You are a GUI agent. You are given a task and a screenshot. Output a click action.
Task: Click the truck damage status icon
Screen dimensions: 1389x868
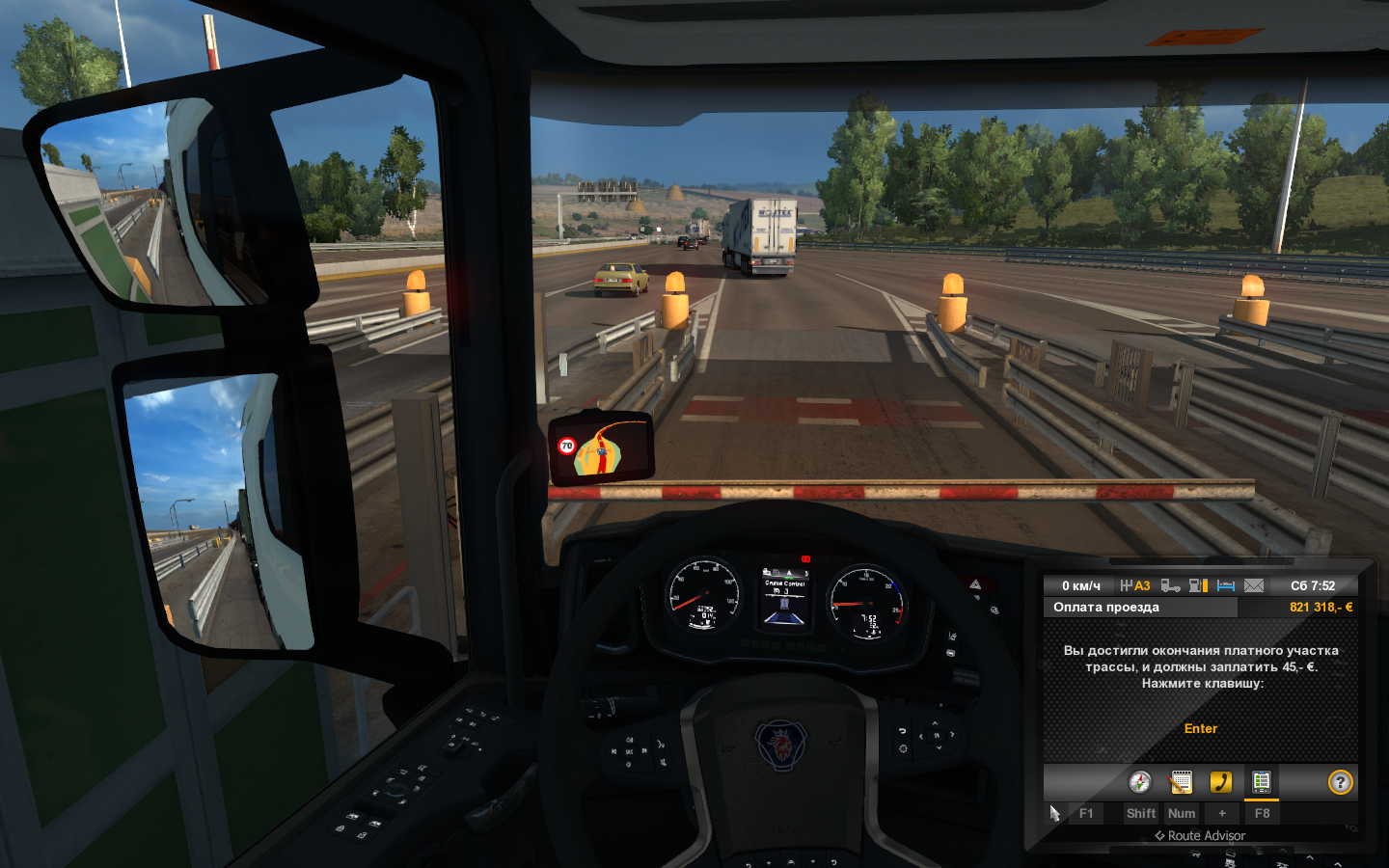pos(1171,585)
